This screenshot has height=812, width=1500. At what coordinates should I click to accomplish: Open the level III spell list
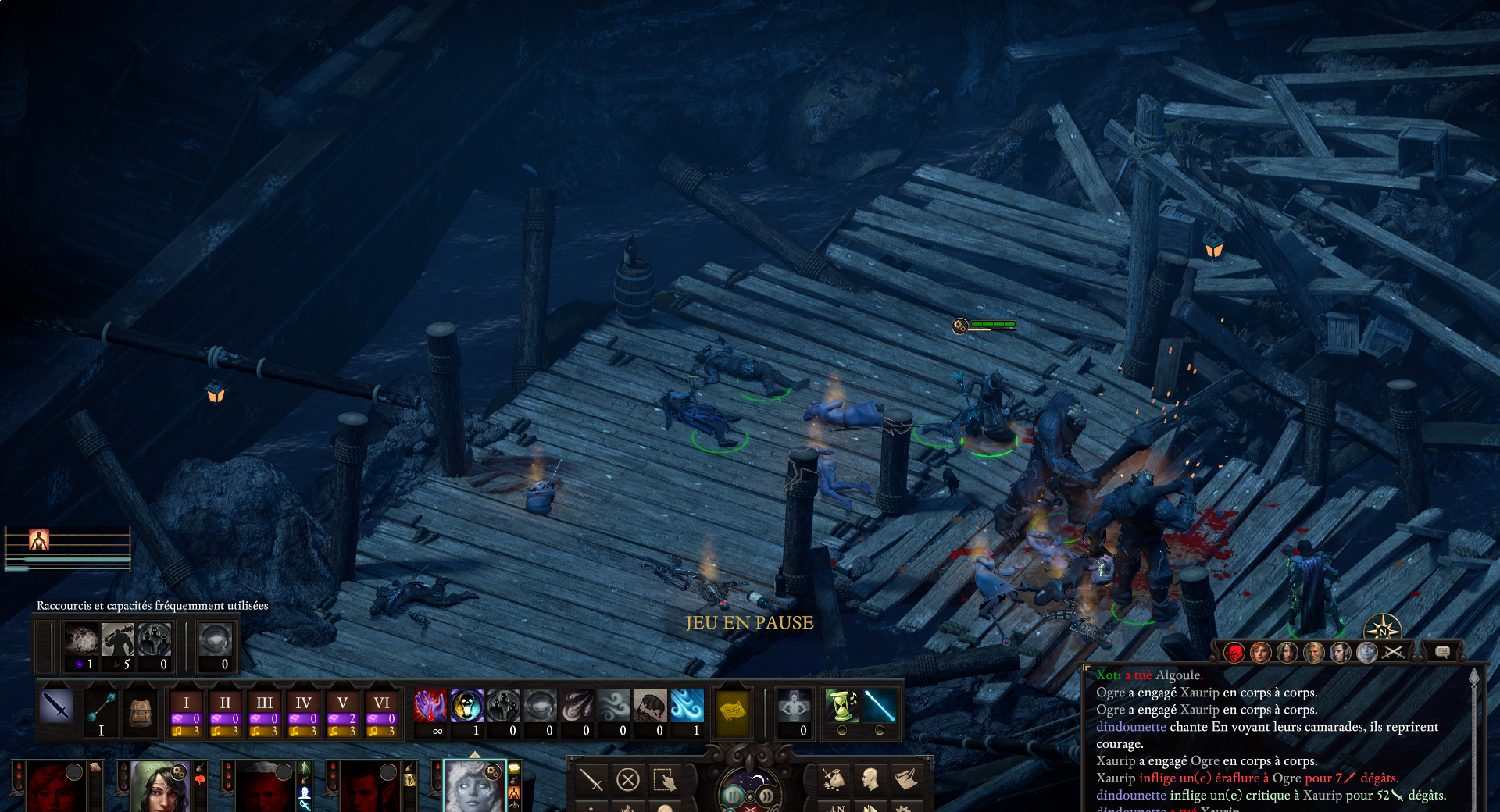click(264, 703)
